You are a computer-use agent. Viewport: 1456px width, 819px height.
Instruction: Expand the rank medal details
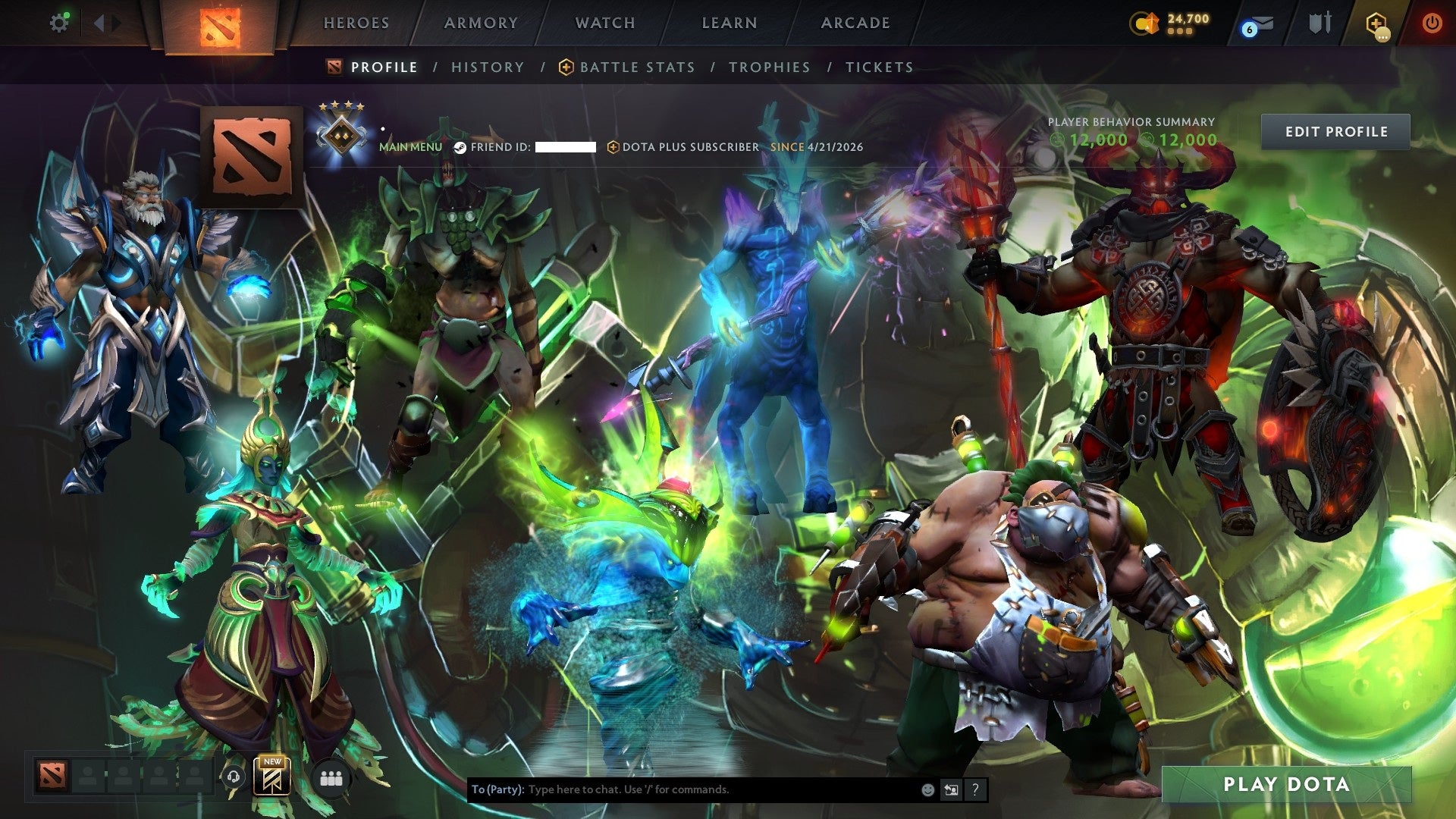tap(340, 133)
